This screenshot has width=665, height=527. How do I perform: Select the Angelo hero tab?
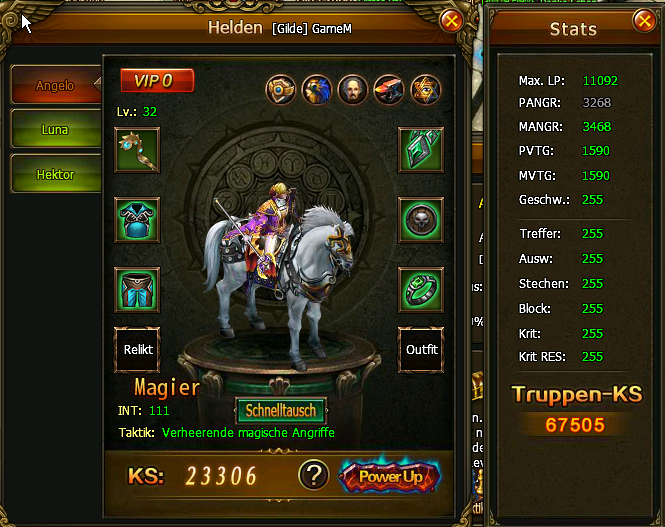pyautogui.click(x=56, y=86)
